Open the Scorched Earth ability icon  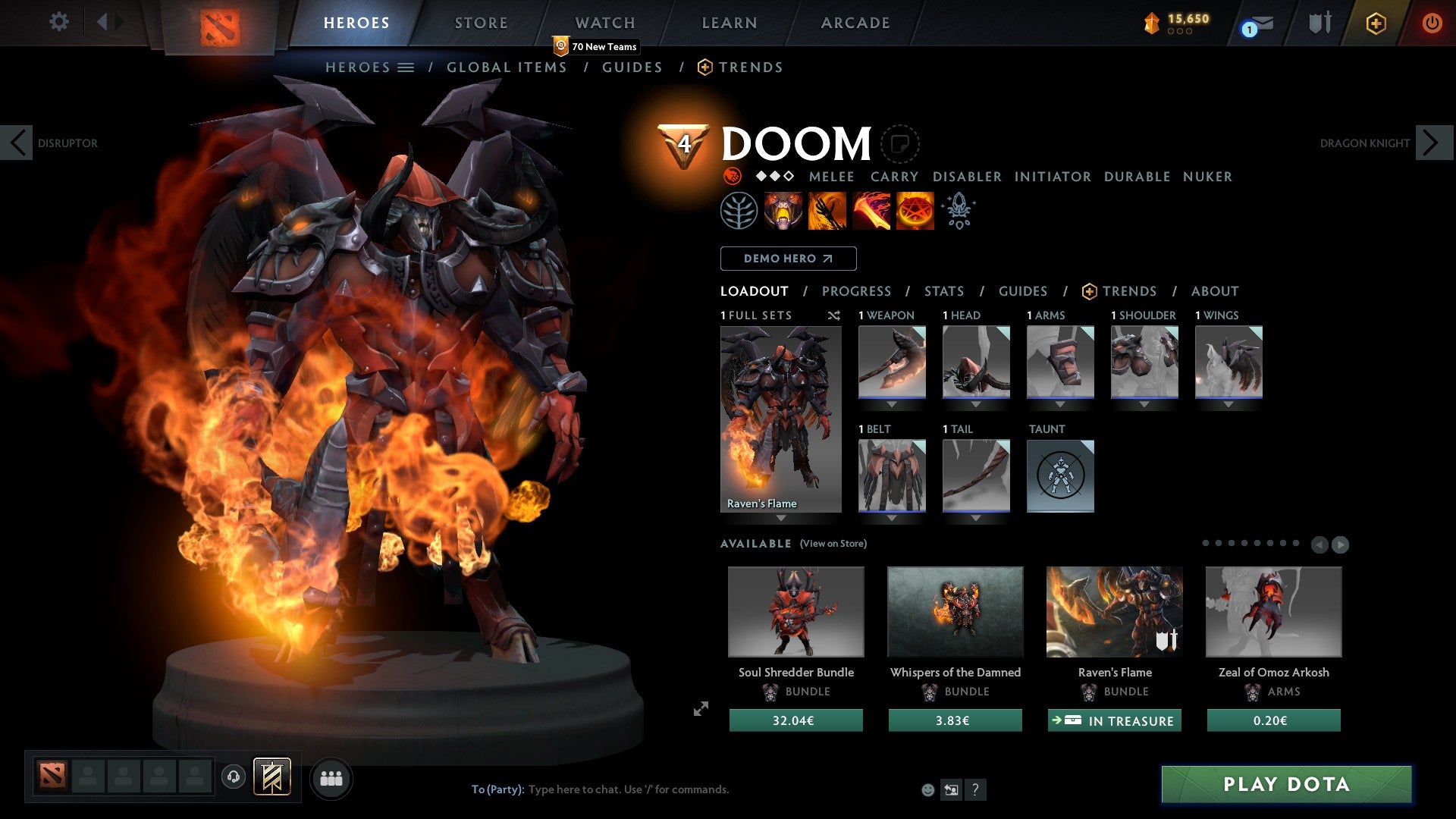(x=827, y=211)
